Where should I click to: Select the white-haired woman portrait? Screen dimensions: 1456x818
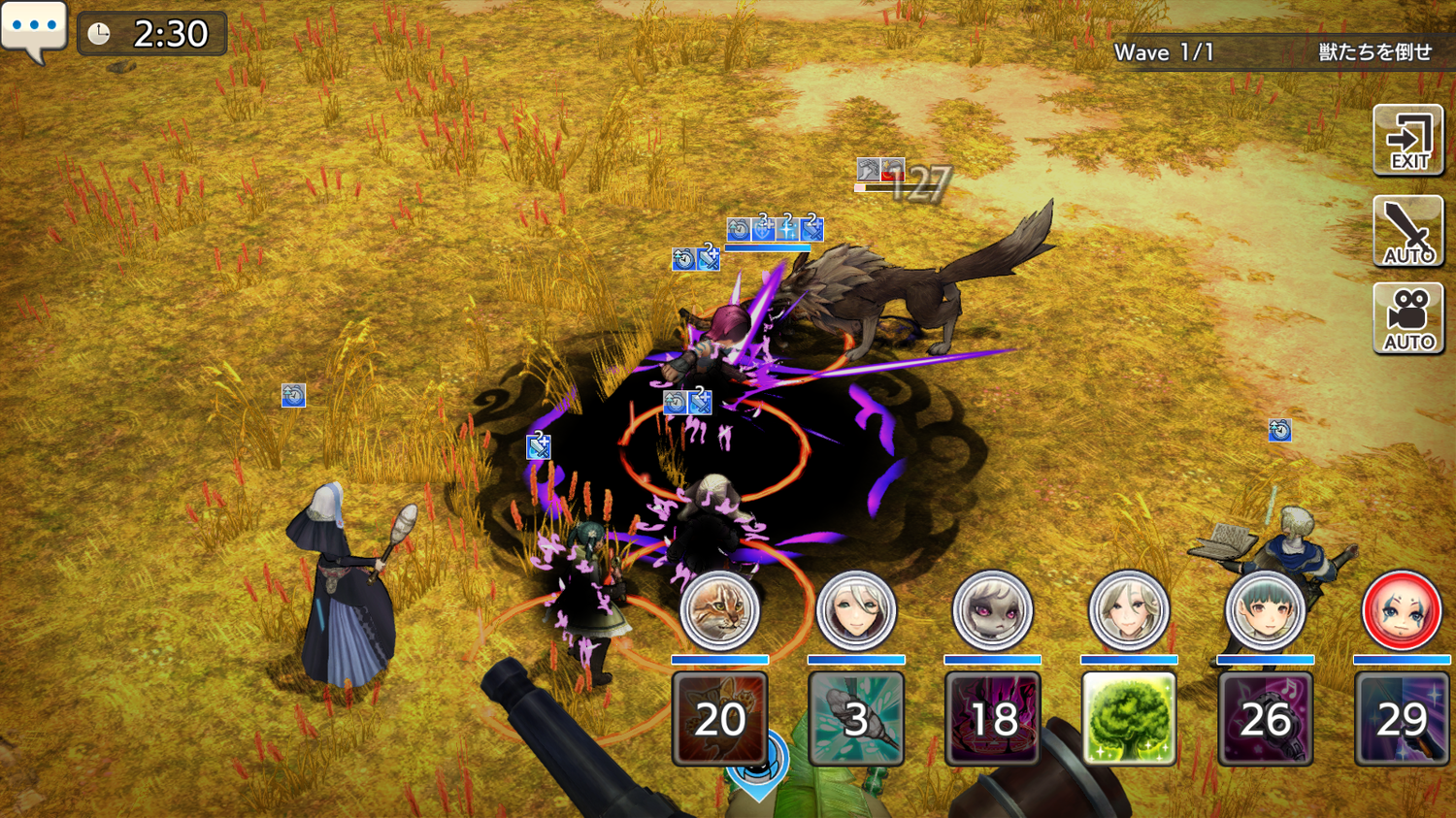(x=856, y=610)
